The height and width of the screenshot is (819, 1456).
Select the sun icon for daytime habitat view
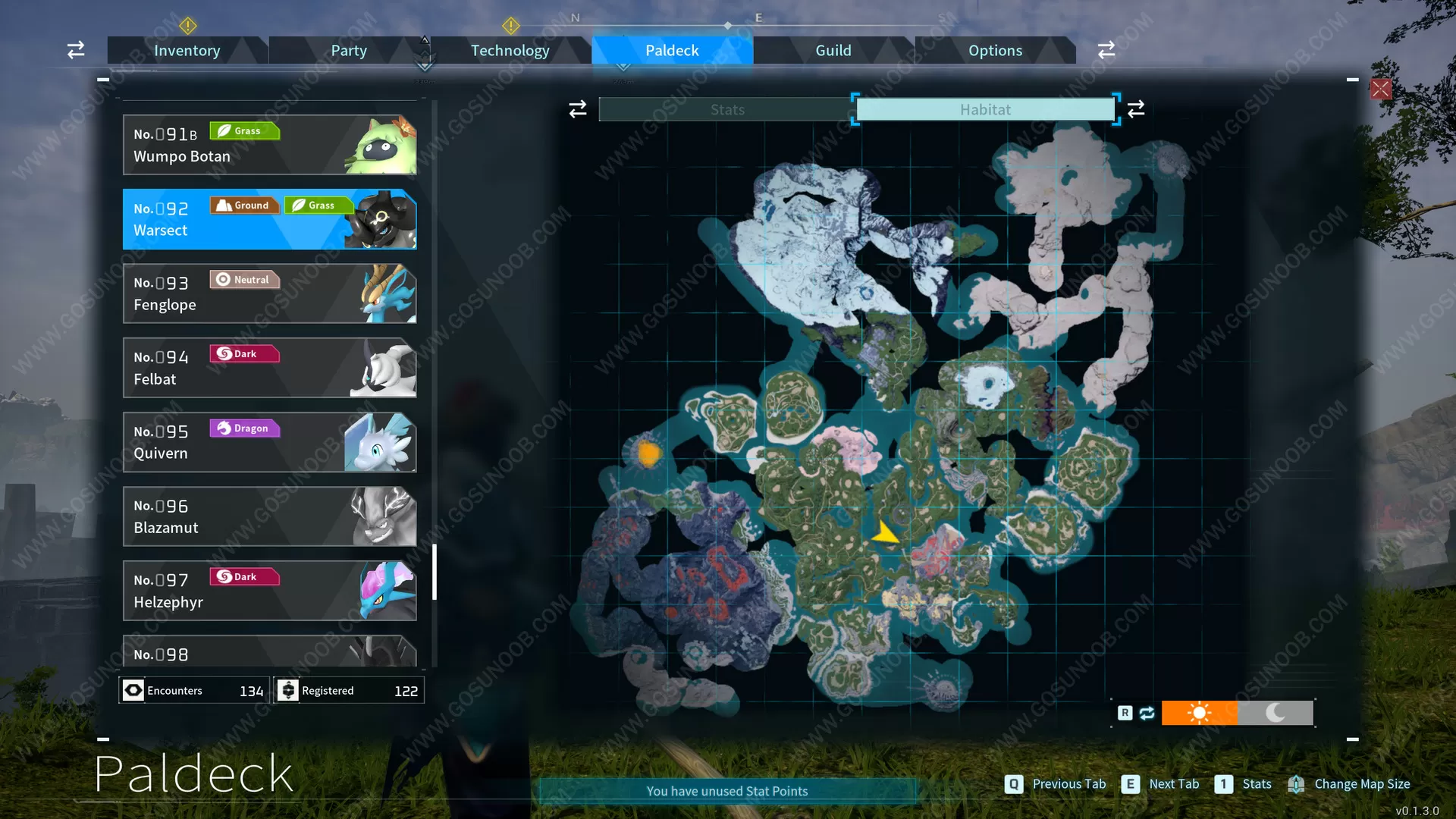click(x=1200, y=713)
